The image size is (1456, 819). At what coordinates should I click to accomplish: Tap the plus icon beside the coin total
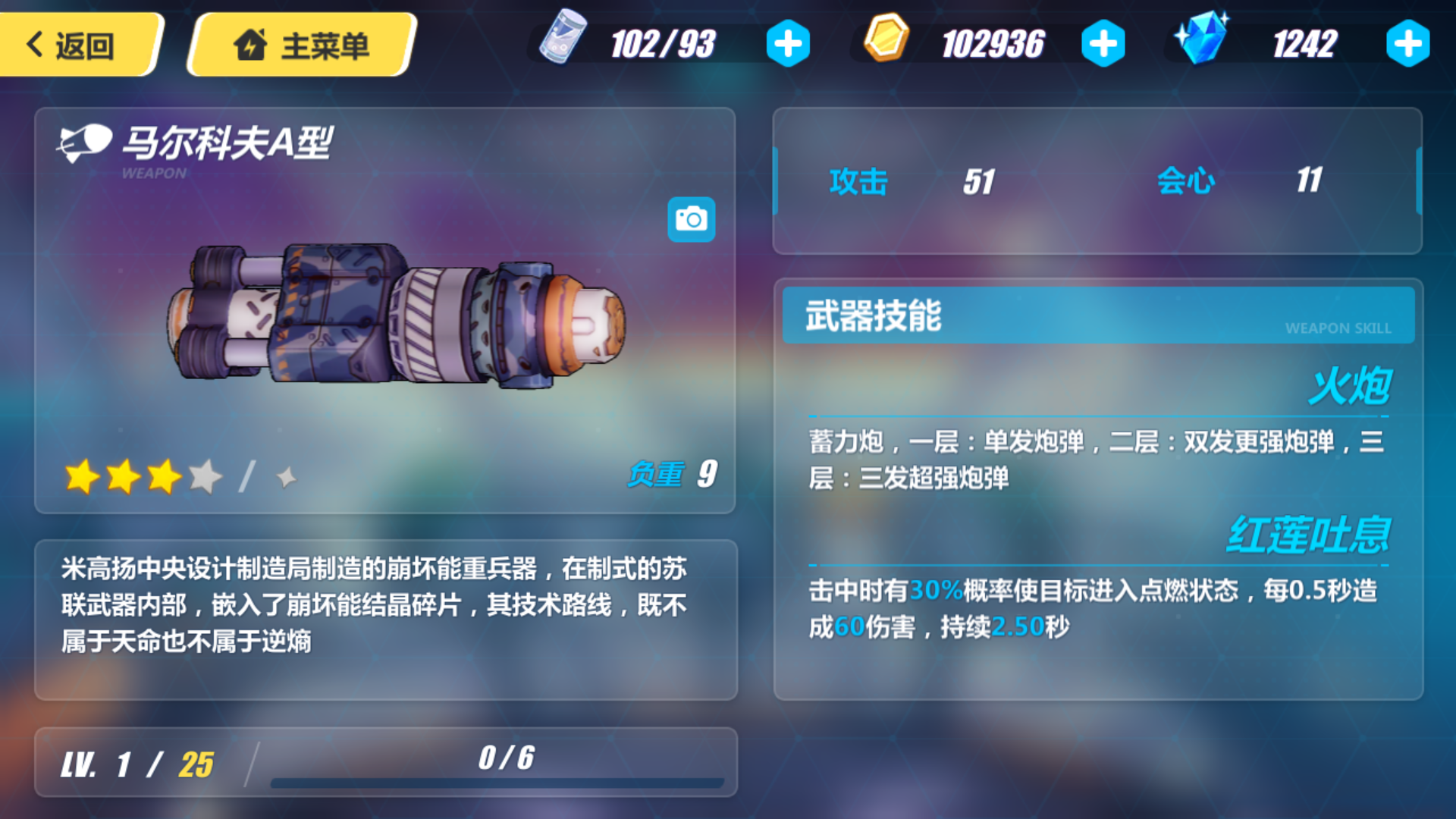click(1103, 43)
